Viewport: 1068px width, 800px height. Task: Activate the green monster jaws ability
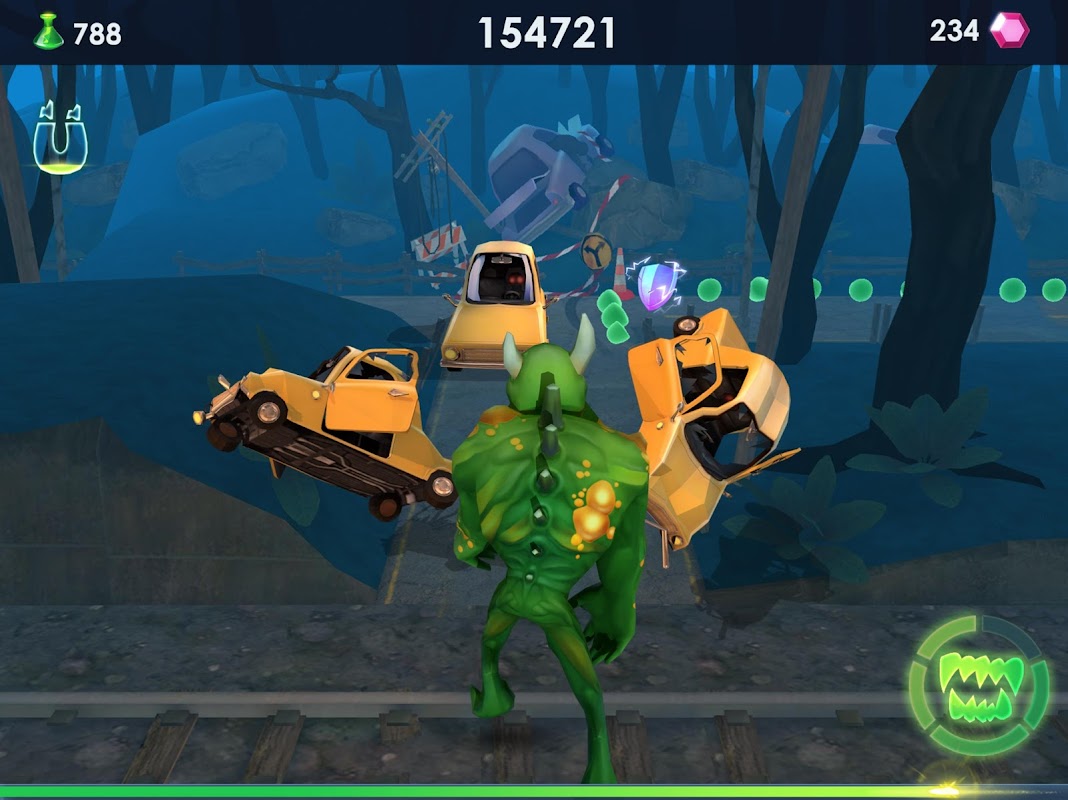979,687
